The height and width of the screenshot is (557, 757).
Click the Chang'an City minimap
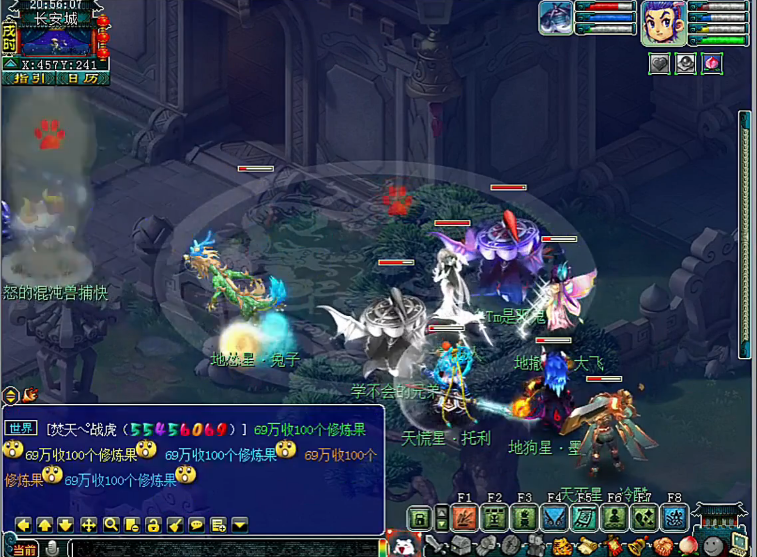55,41
